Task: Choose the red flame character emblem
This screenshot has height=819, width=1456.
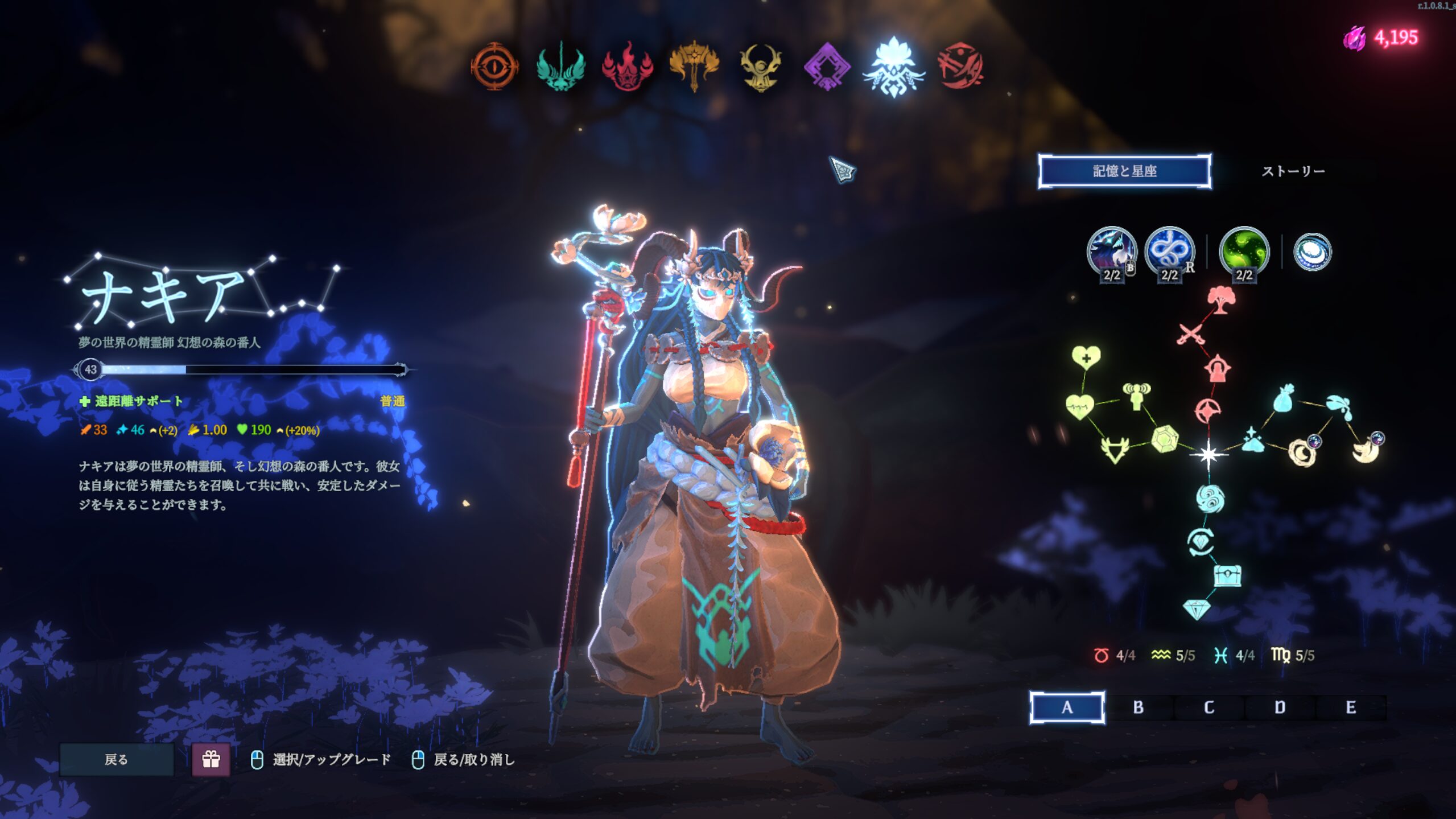Action: click(627, 67)
